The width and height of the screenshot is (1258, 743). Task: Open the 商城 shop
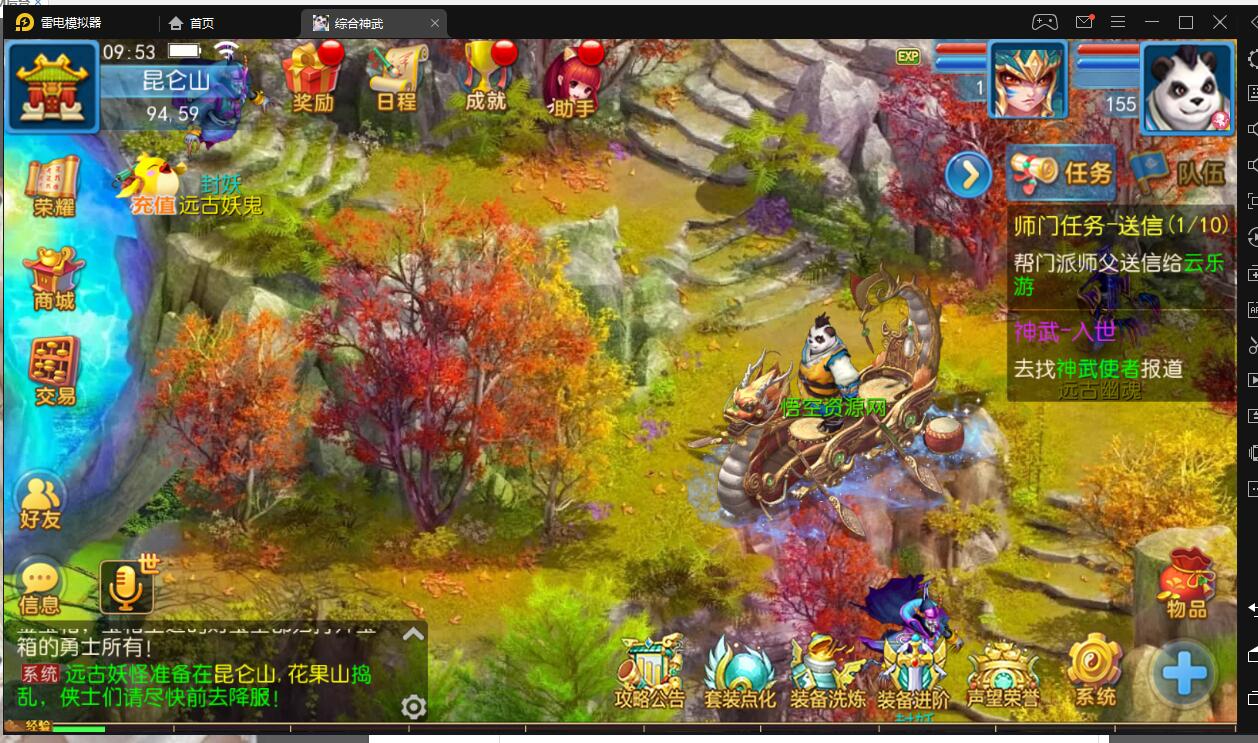54,279
